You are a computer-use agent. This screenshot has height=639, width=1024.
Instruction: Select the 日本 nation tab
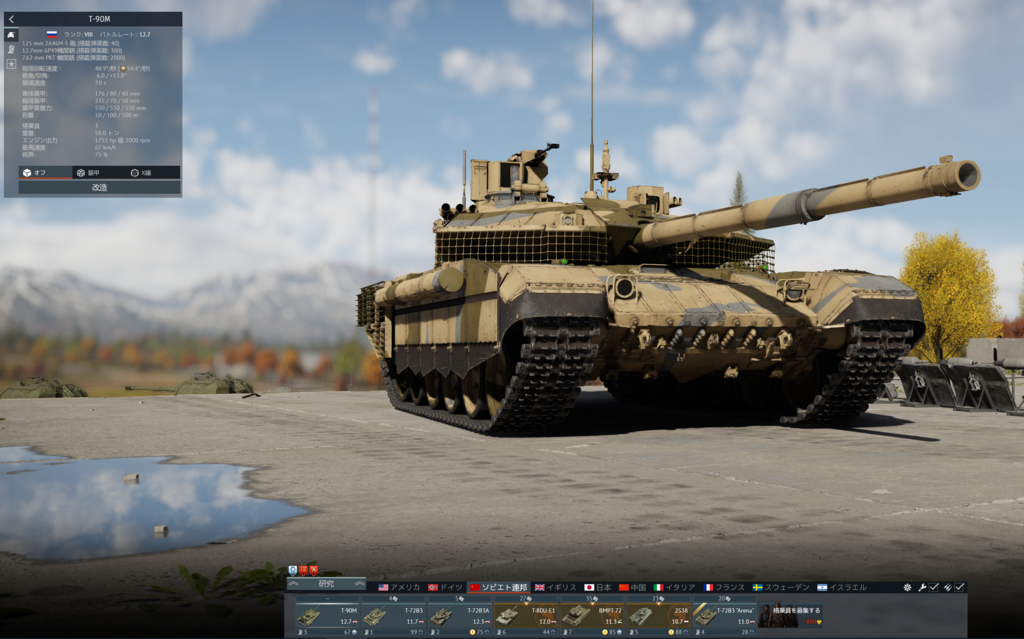click(598, 587)
